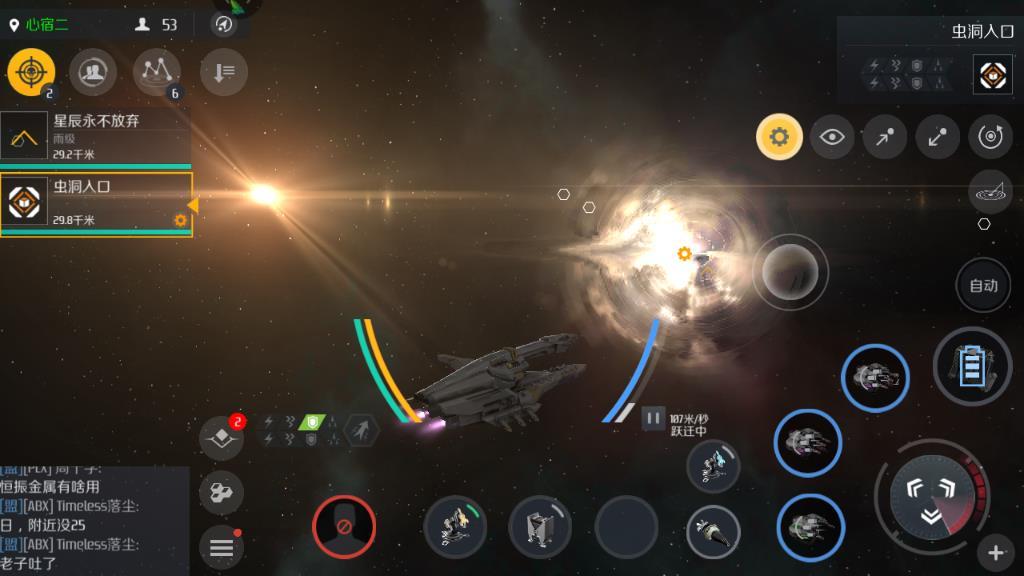Activate the 自动 autopilot button
The height and width of the screenshot is (576, 1024).
point(983,285)
